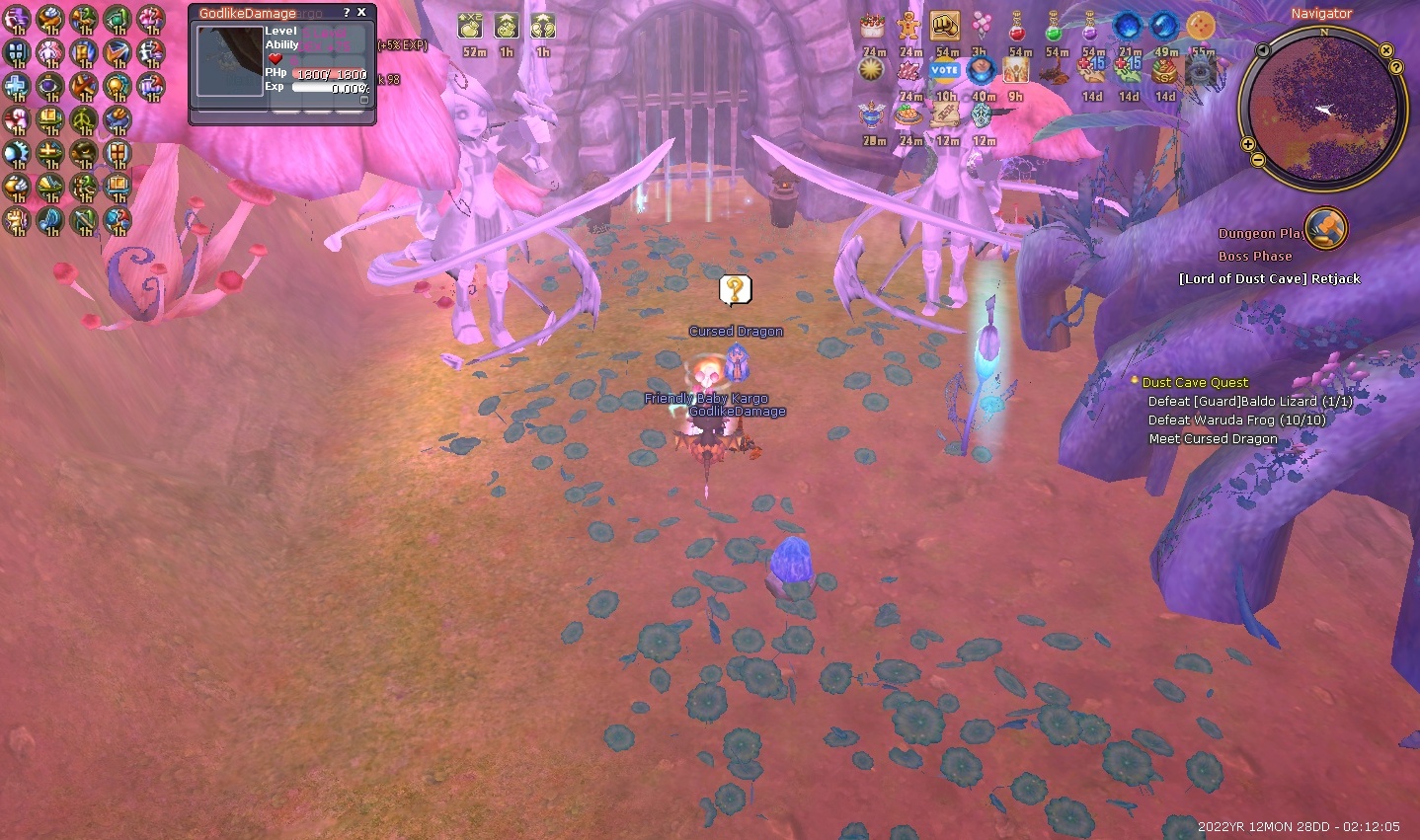The image size is (1420, 840).
Task: Click the green potion buff icon
Action: [x=1055, y=27]
